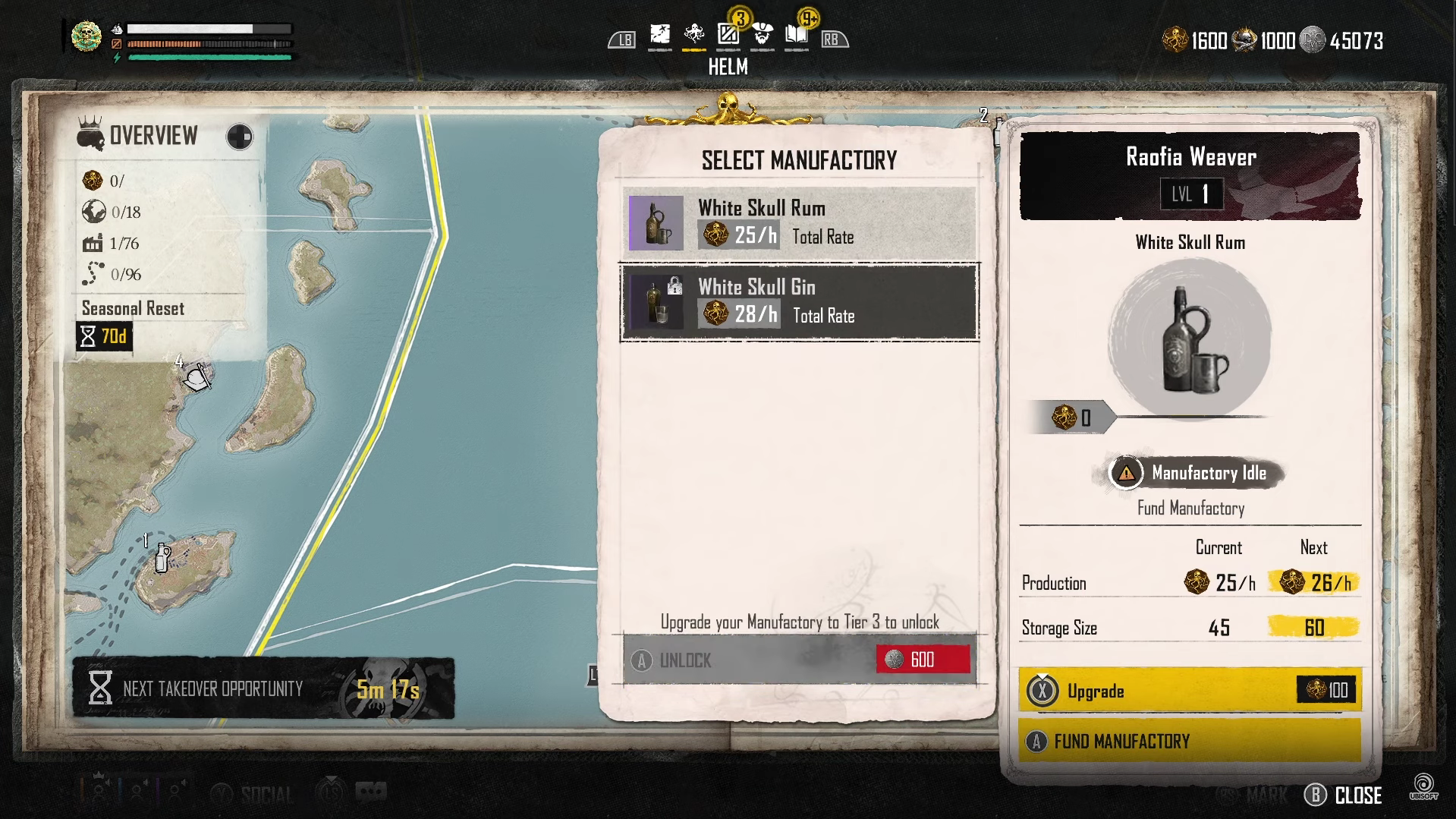Open the Next Takeover Opportunity banner
This screenshot has height=819, width=1456.
(263, 688)
